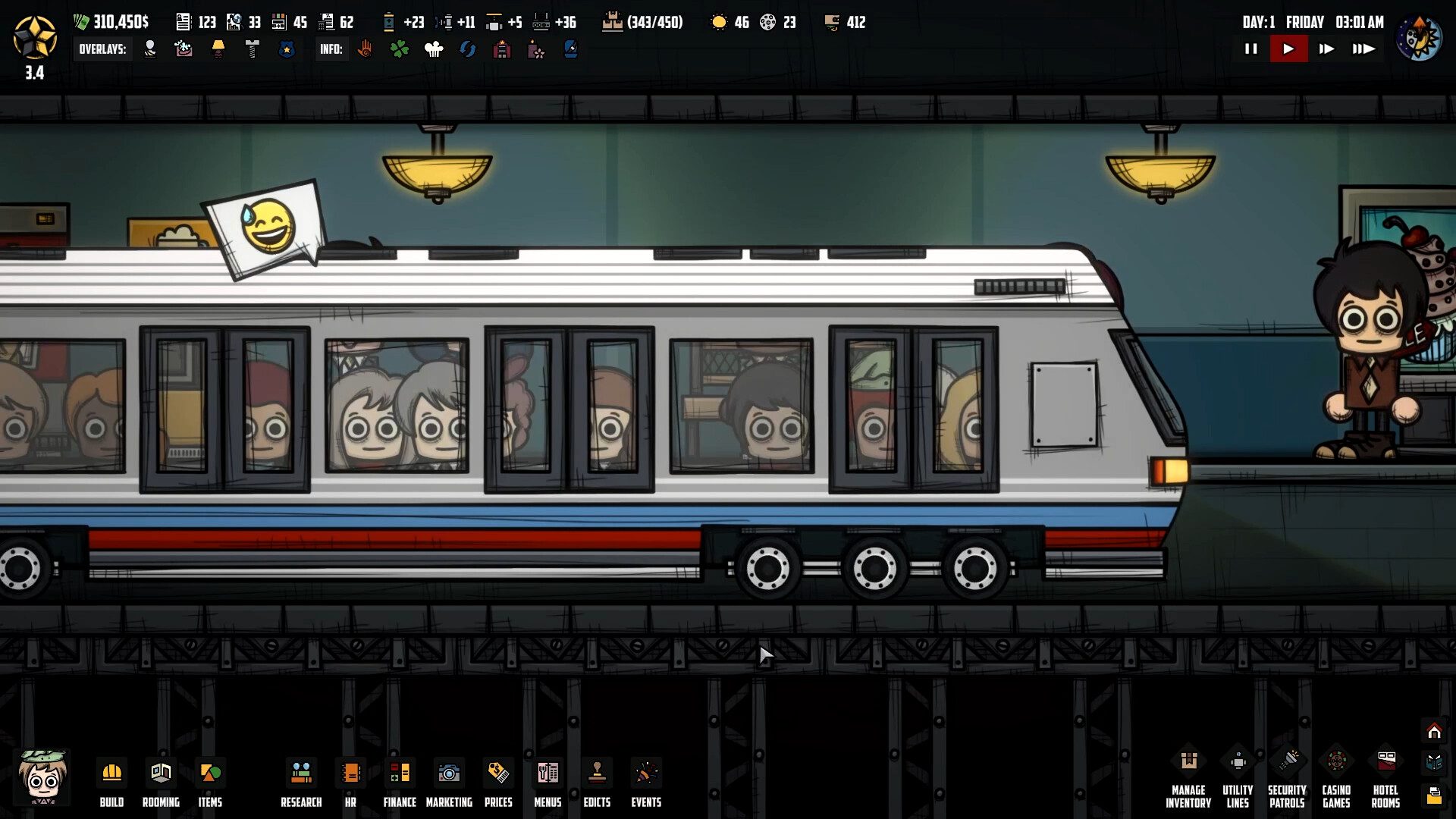
Task: Open the Items menu
Action: (210, 783)
